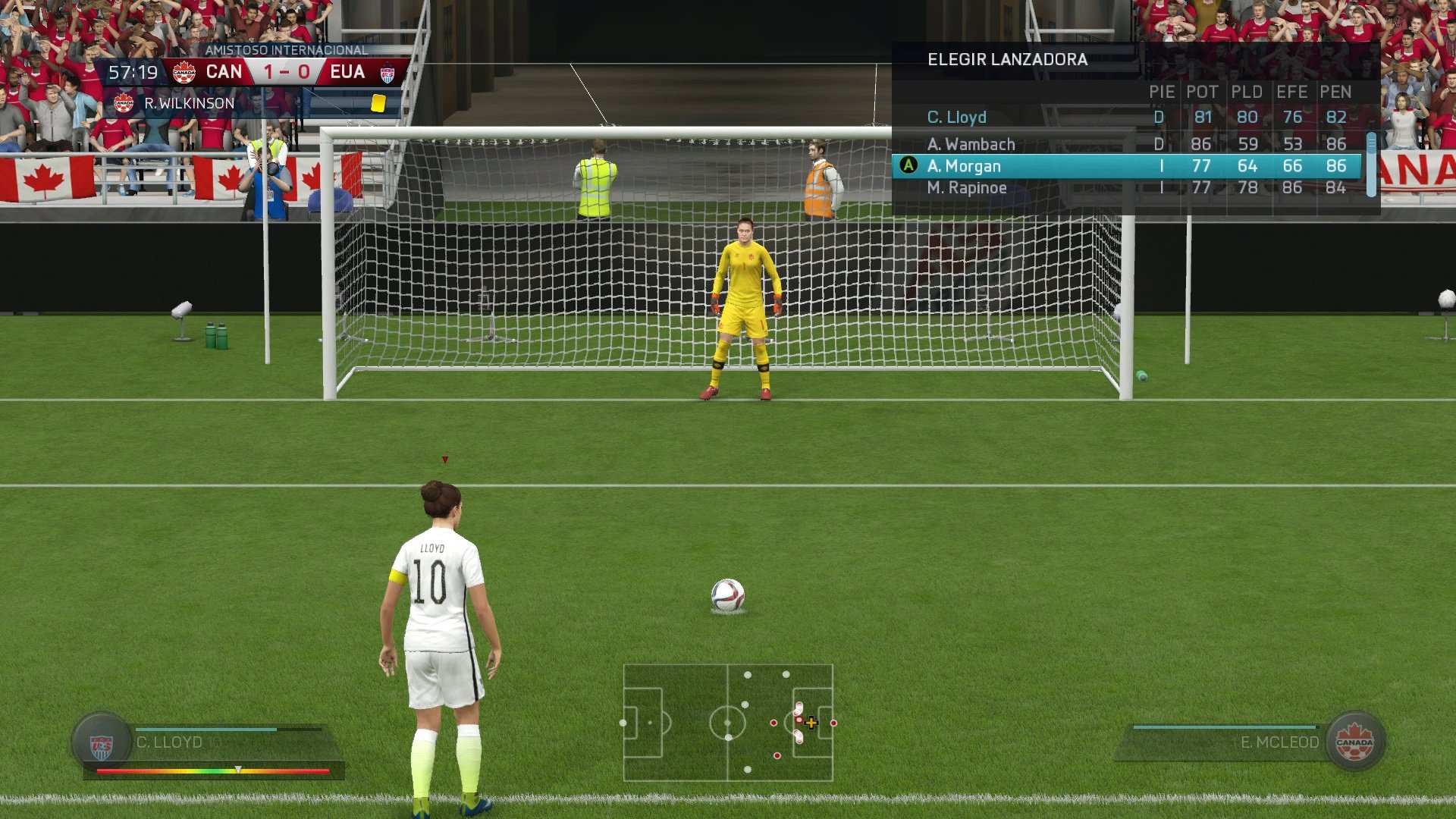
Task: Click the EUA team crest on the scoreboard
Action: 389,72
